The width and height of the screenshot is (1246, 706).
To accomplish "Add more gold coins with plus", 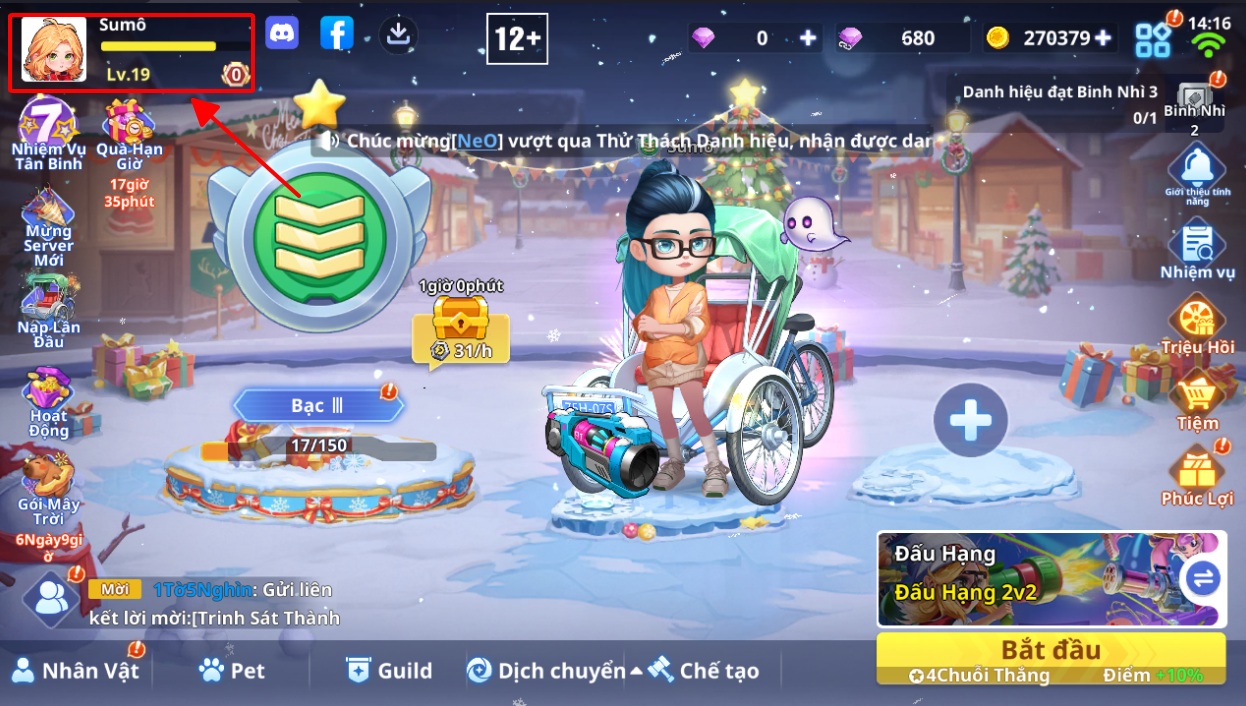I will pyautogui.click(x=1103, y=38).
